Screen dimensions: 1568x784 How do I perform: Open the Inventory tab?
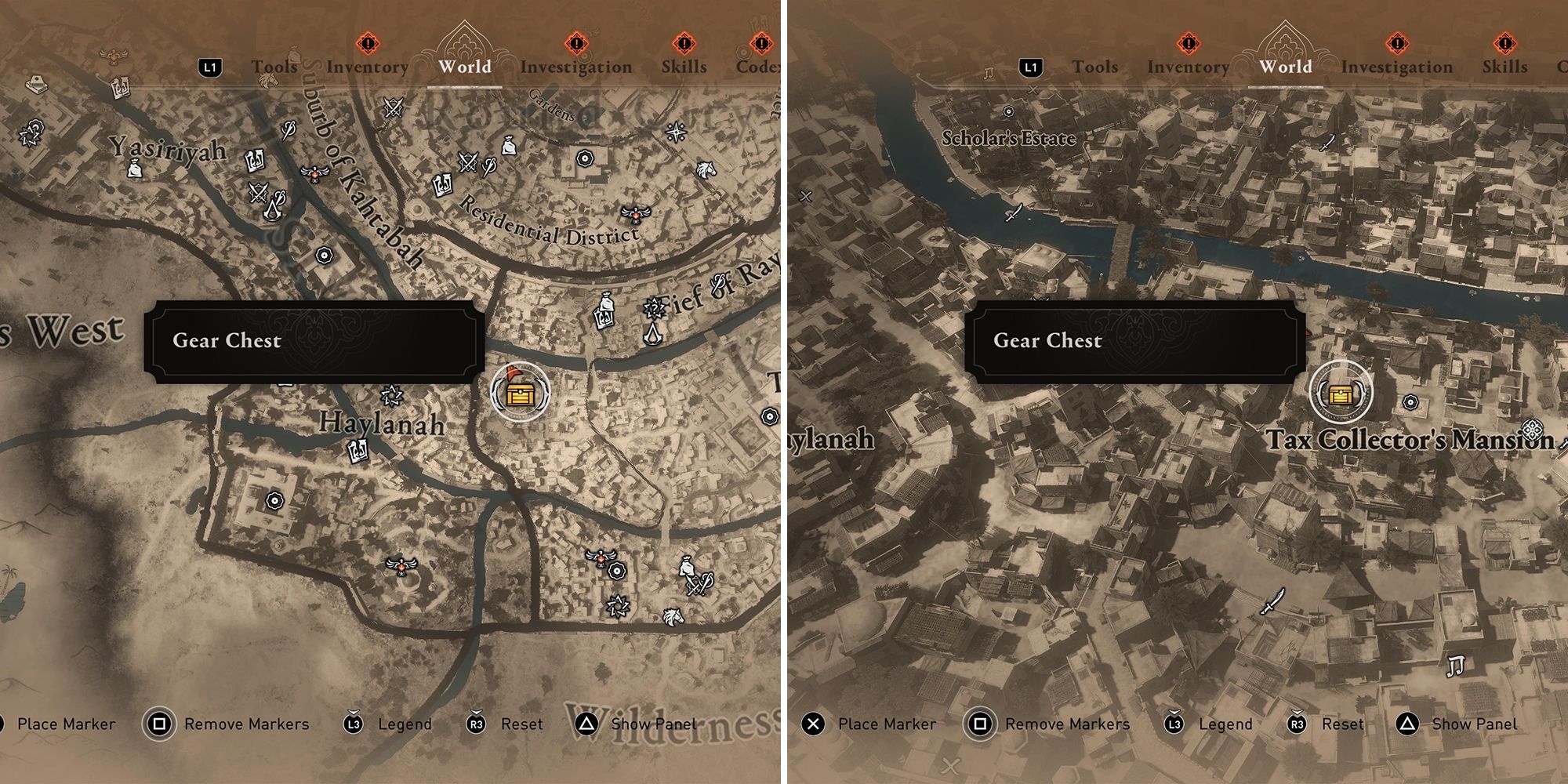(366, 67)
